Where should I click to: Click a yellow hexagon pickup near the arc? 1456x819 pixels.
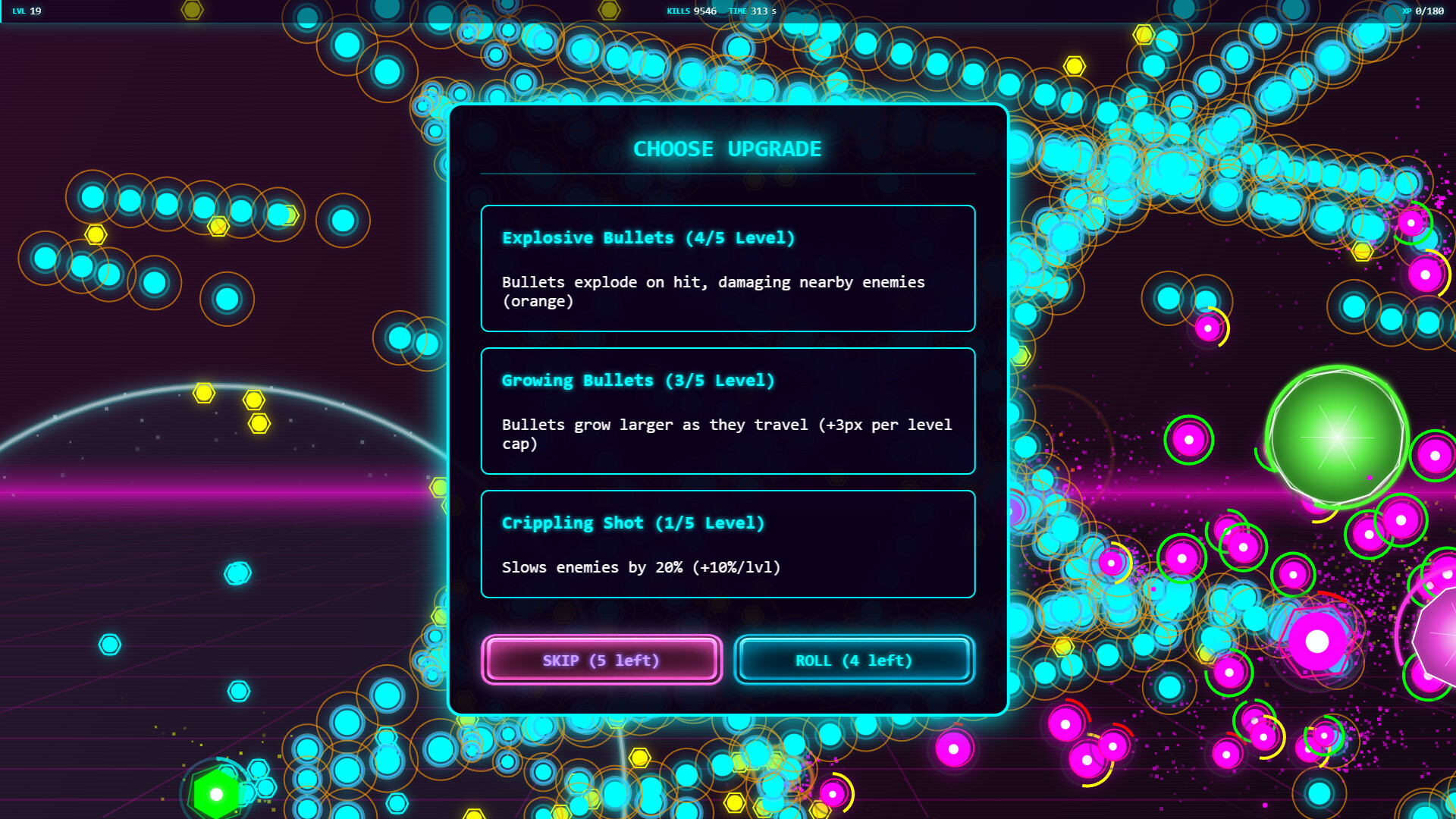[x=203, y=391]
